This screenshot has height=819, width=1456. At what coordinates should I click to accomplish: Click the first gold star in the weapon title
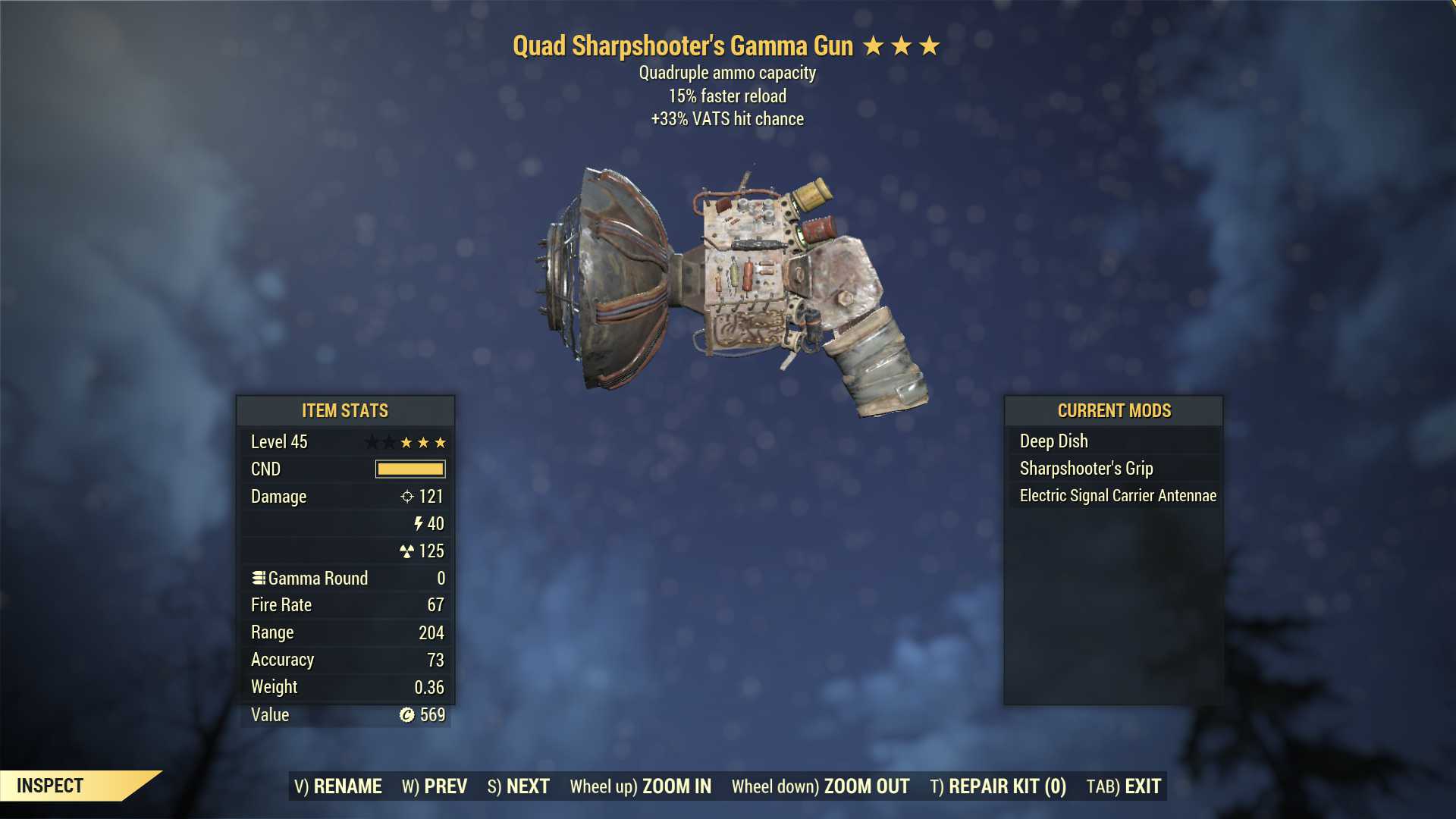click(x=873, y=46)
